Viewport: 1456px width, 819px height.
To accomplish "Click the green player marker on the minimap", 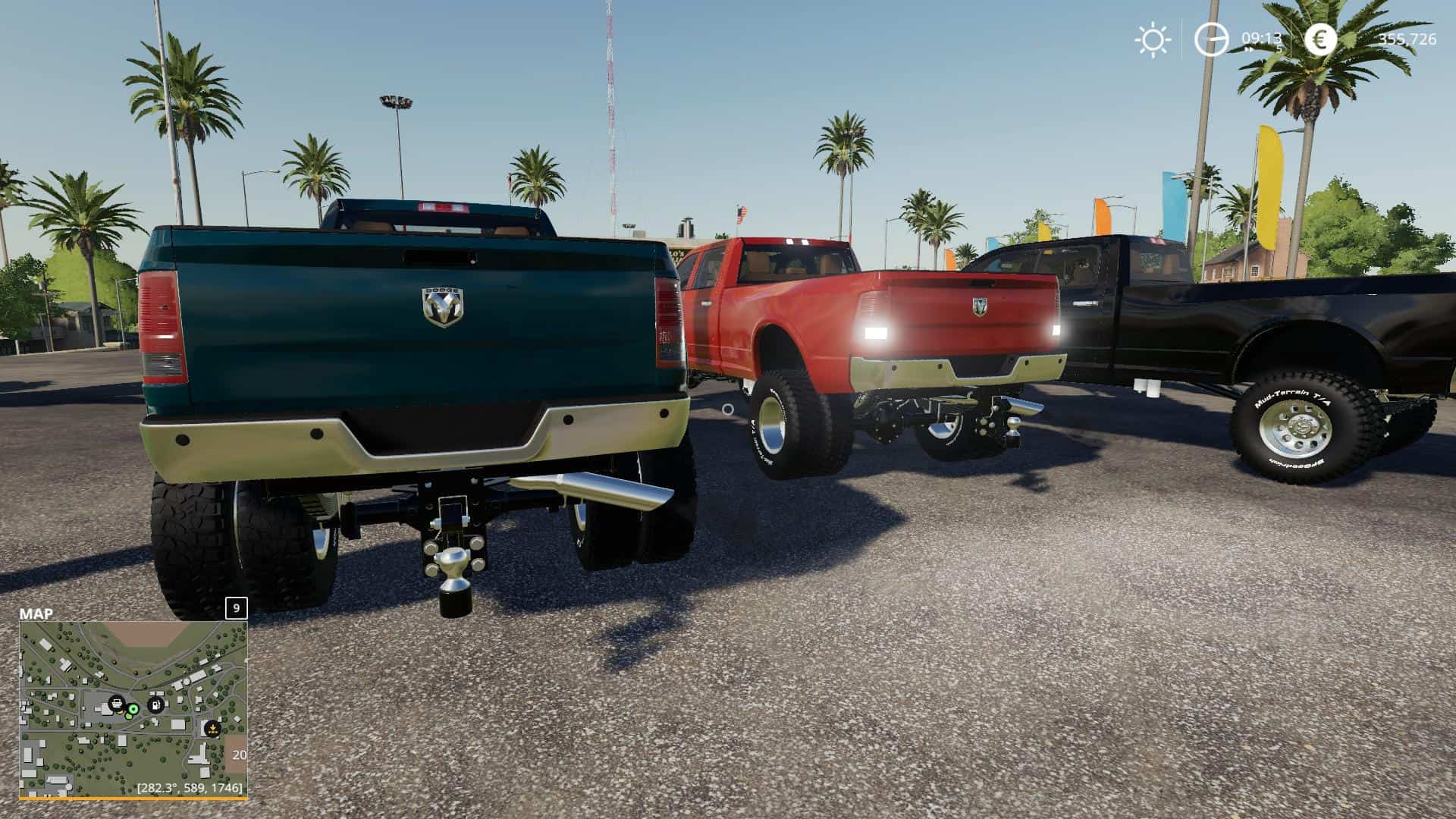I will pos(133,710).
